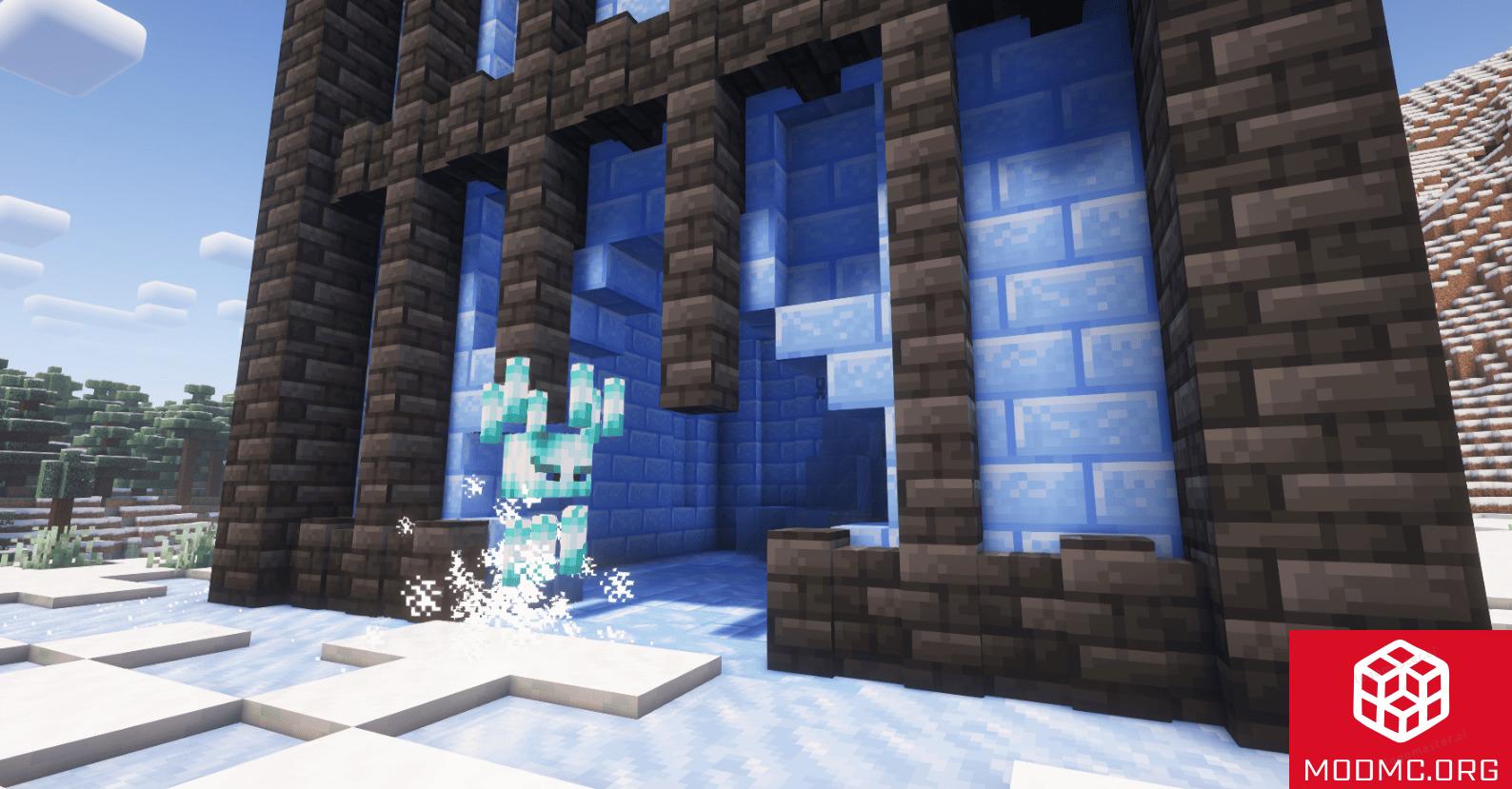Click the MODMC.ORG watermark logo
This screenshot has width=1512, height=789.
coord(1400,708)
